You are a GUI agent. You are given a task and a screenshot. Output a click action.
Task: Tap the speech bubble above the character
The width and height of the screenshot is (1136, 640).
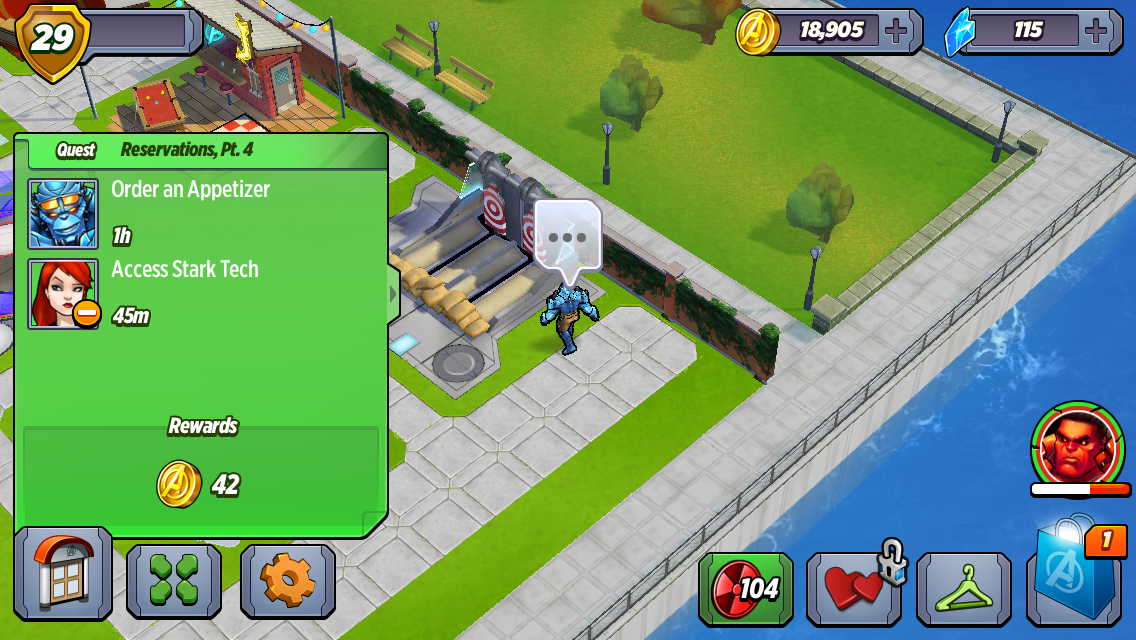tap(567, 238)
